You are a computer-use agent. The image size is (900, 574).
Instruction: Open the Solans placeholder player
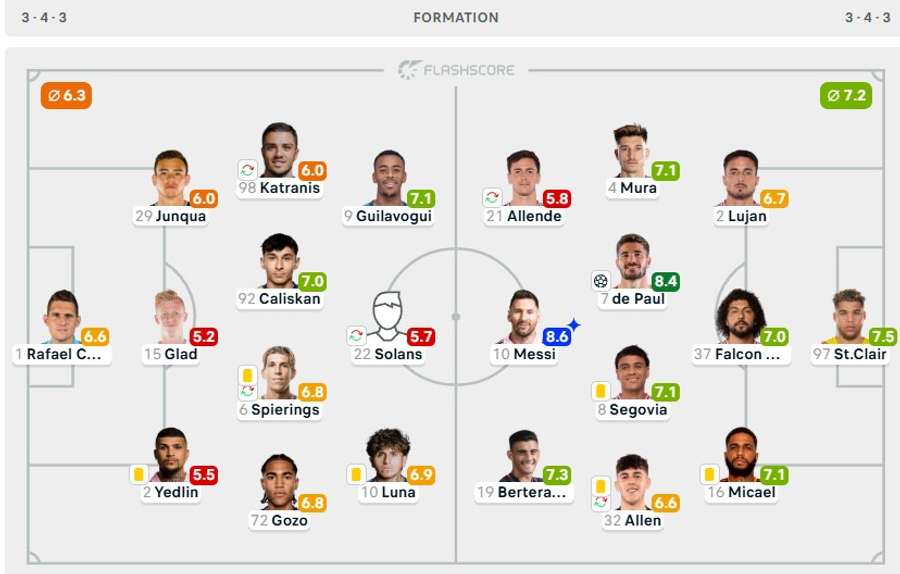(389, 316)
